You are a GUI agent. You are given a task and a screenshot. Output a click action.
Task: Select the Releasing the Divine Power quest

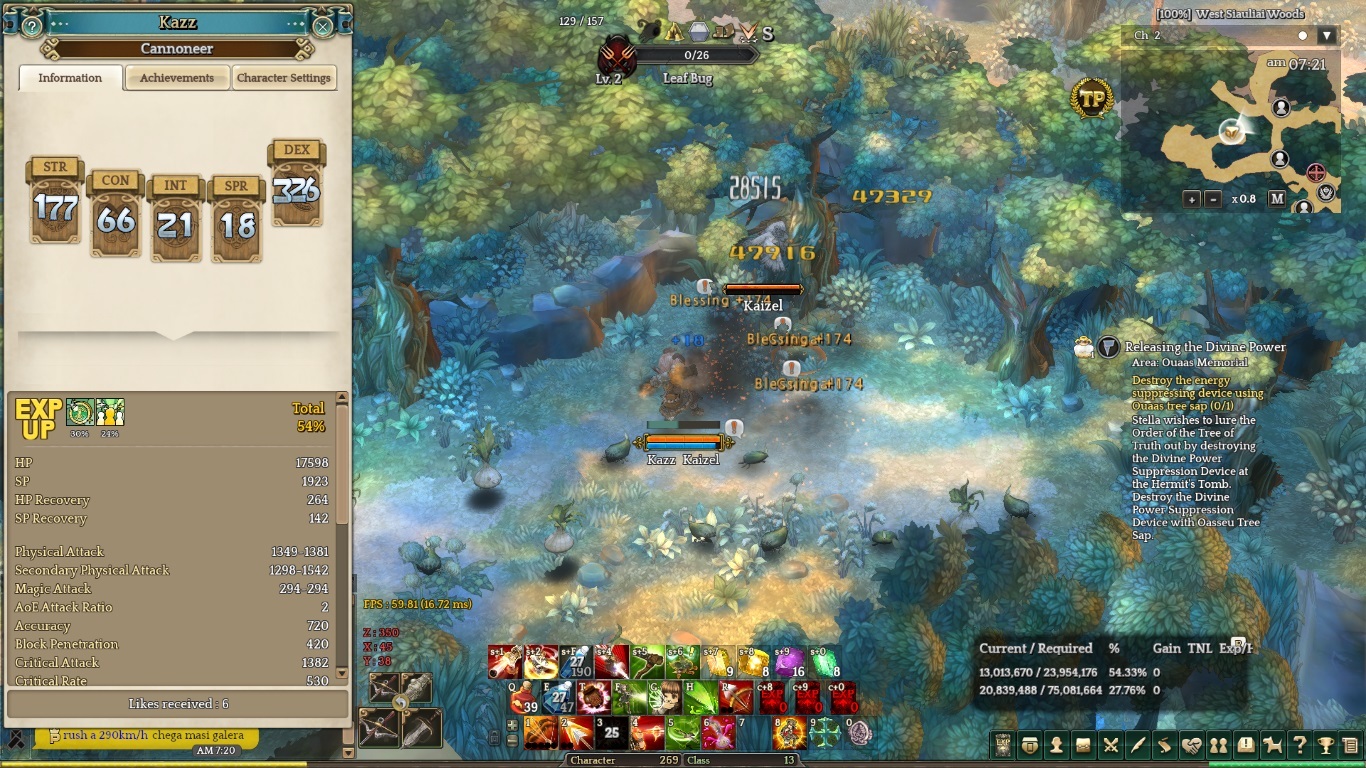pos(1204,347)
